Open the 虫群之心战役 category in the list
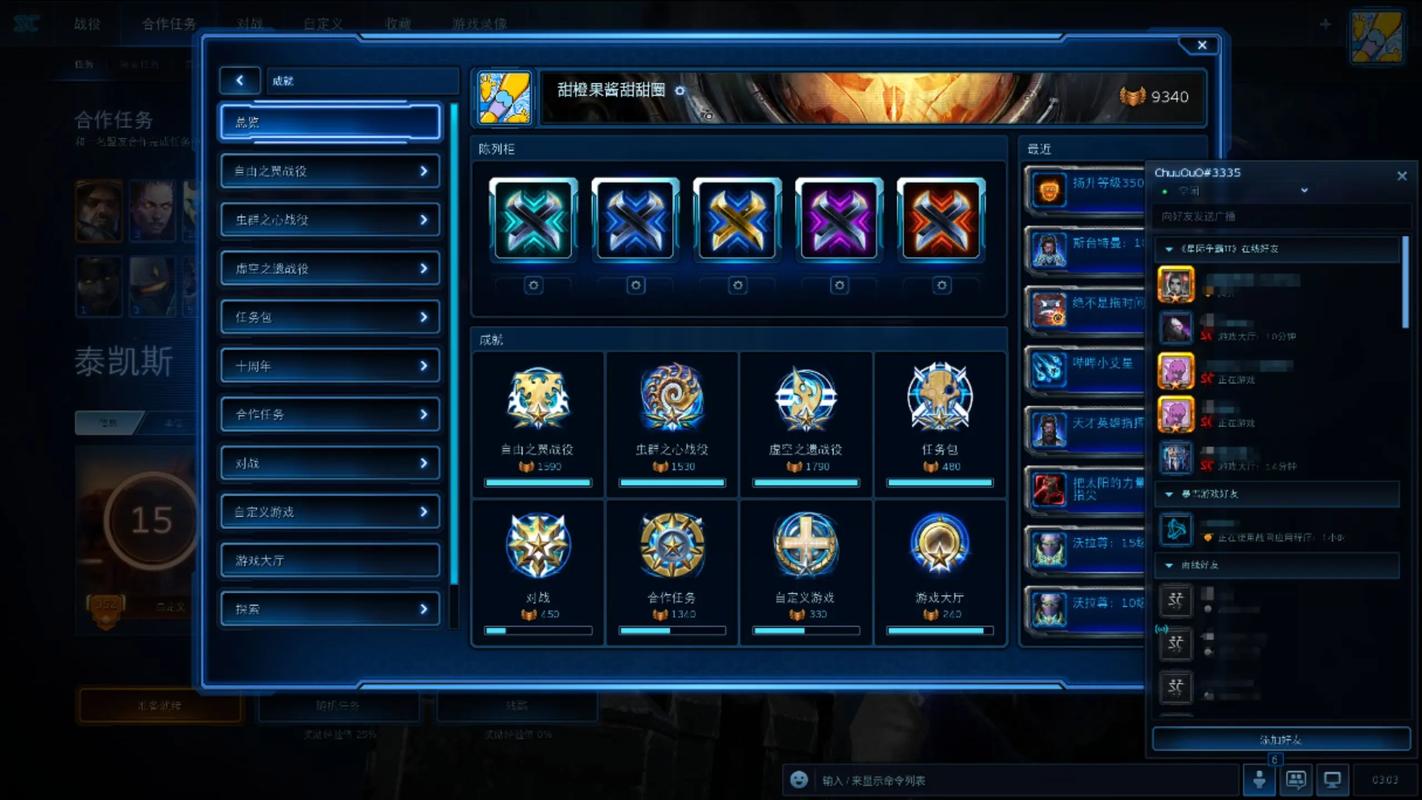Screen dimensions: 1422x800 (330, 220)
